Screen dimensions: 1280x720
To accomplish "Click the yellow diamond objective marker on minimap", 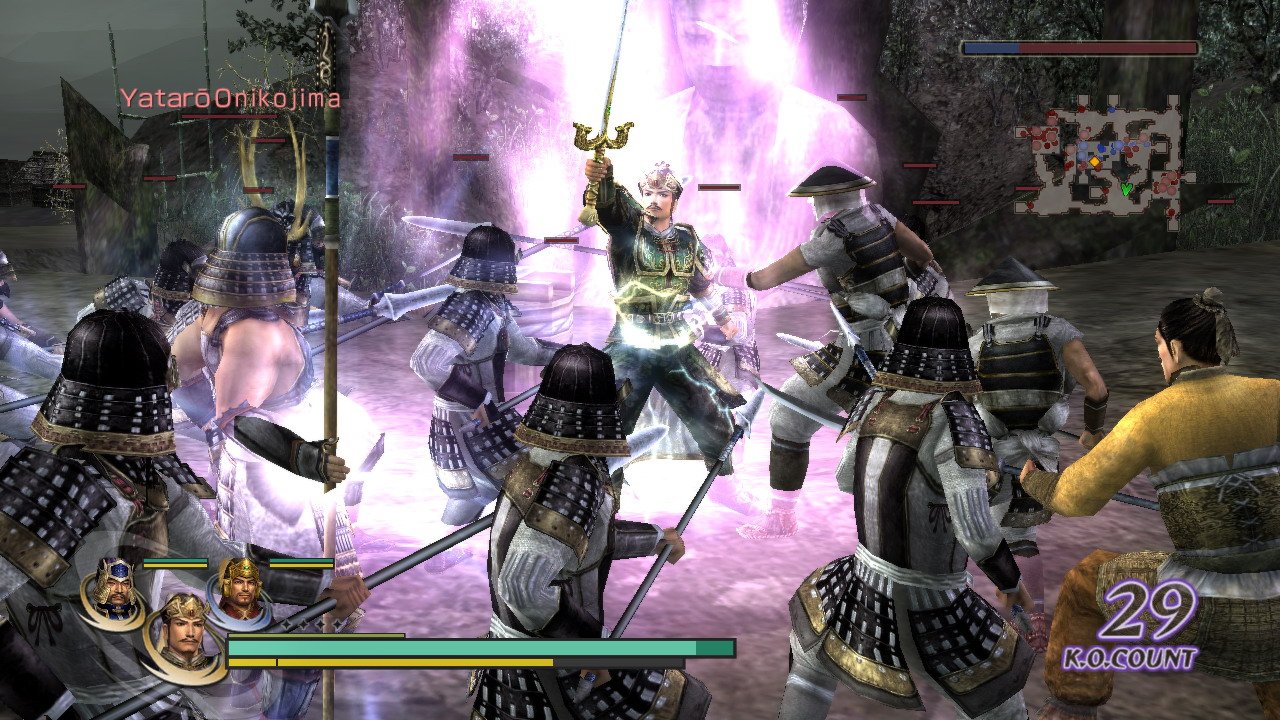I will pos(1095,162).
